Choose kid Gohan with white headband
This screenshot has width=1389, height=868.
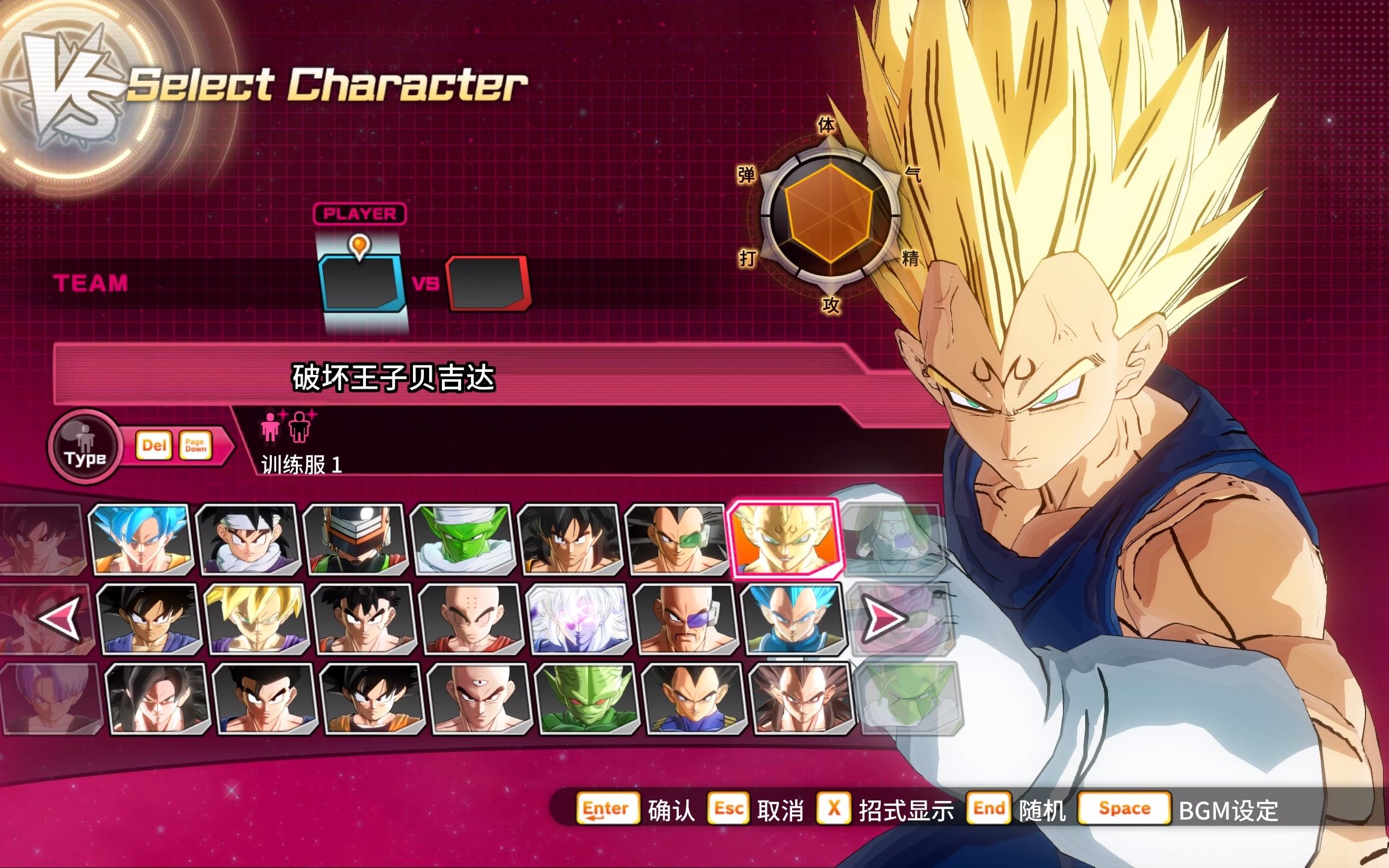coord(247,539)
